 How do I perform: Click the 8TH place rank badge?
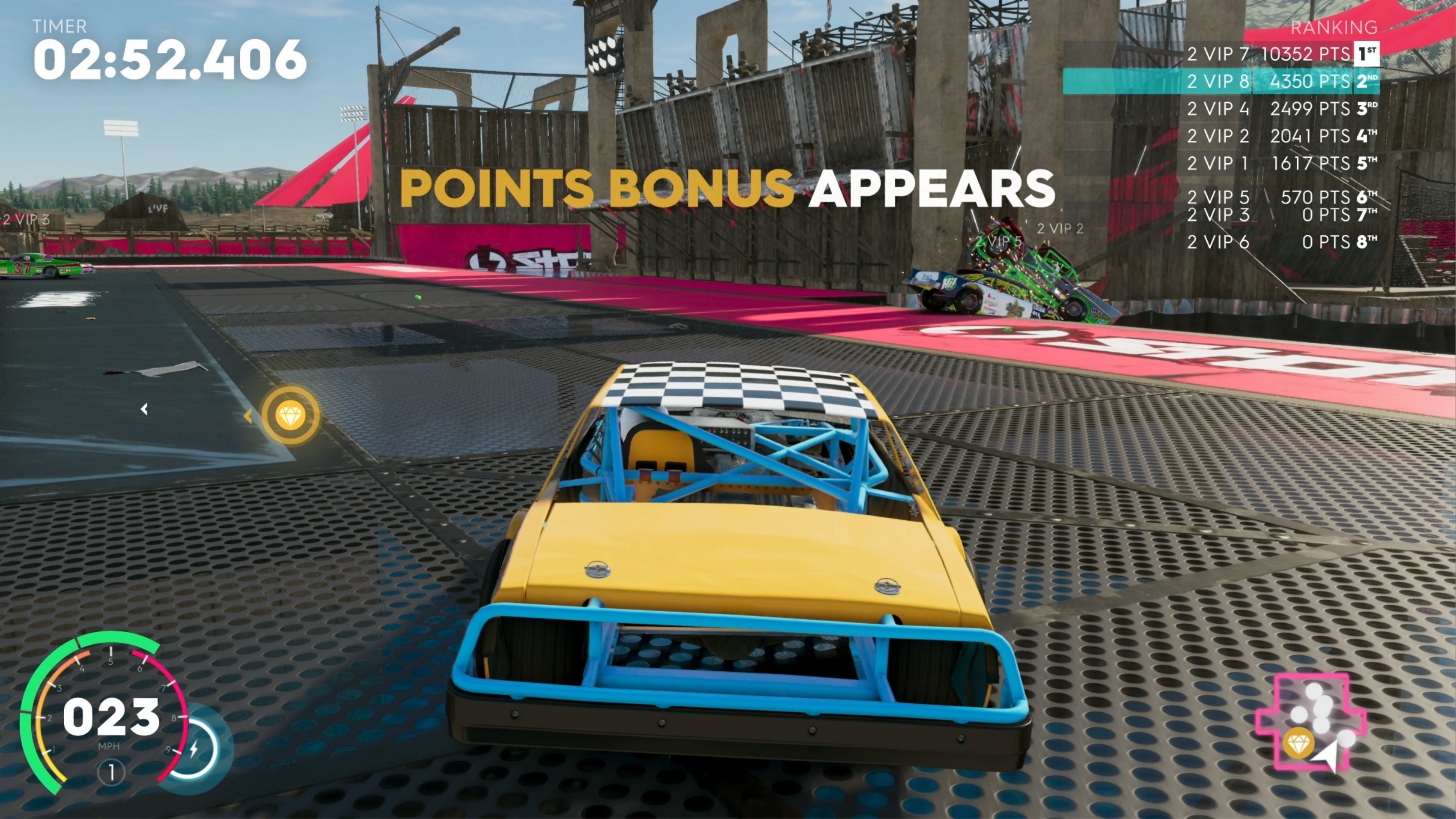[1367, 242]
